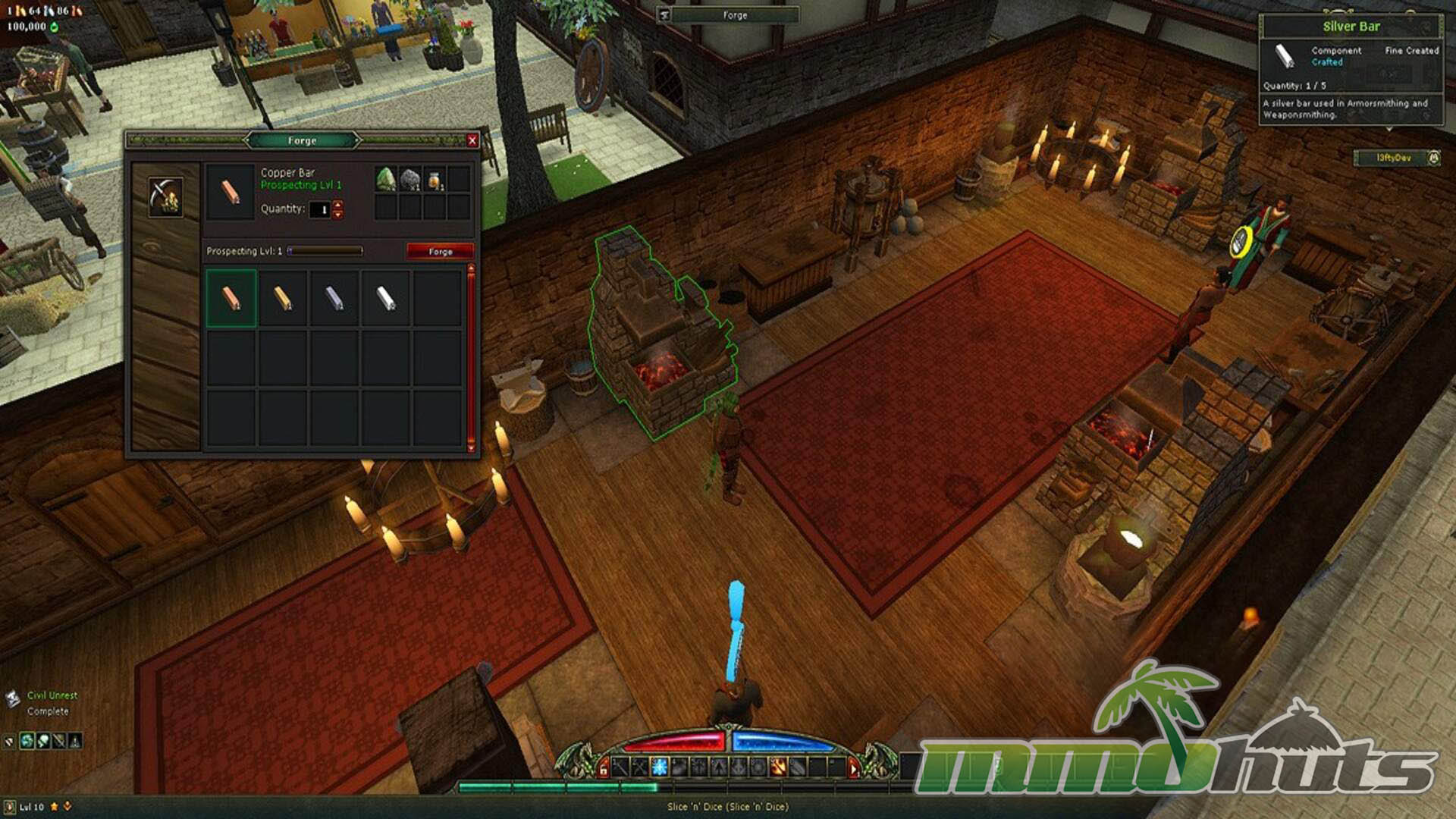Close the Forge crafting window
The width and height of the screenshot is (1456, 819).
pyautogui.click(x=472, y=140)
